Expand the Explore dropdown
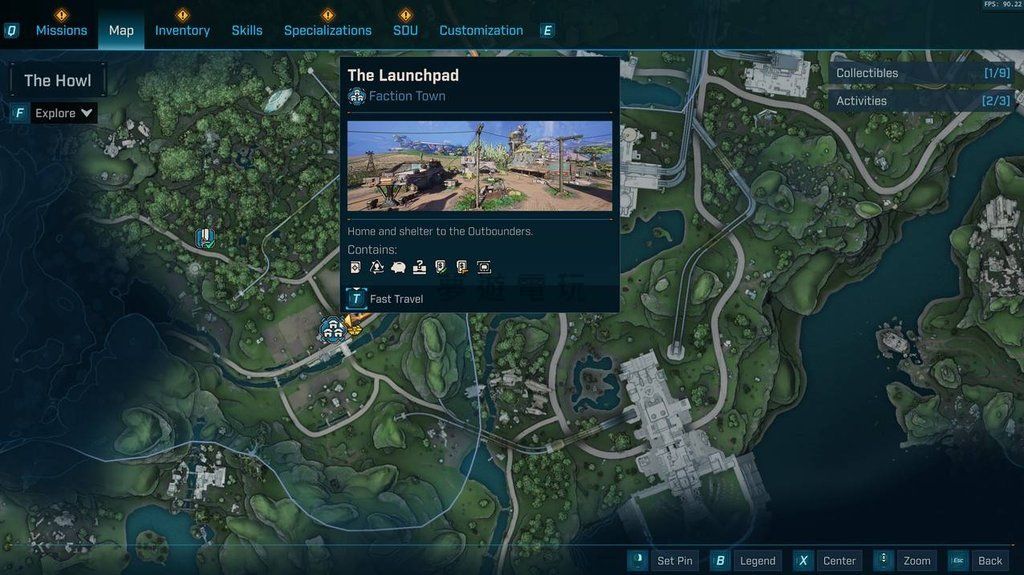The image size is (1024, 575). pyautogui.click(x=64, y=113)
